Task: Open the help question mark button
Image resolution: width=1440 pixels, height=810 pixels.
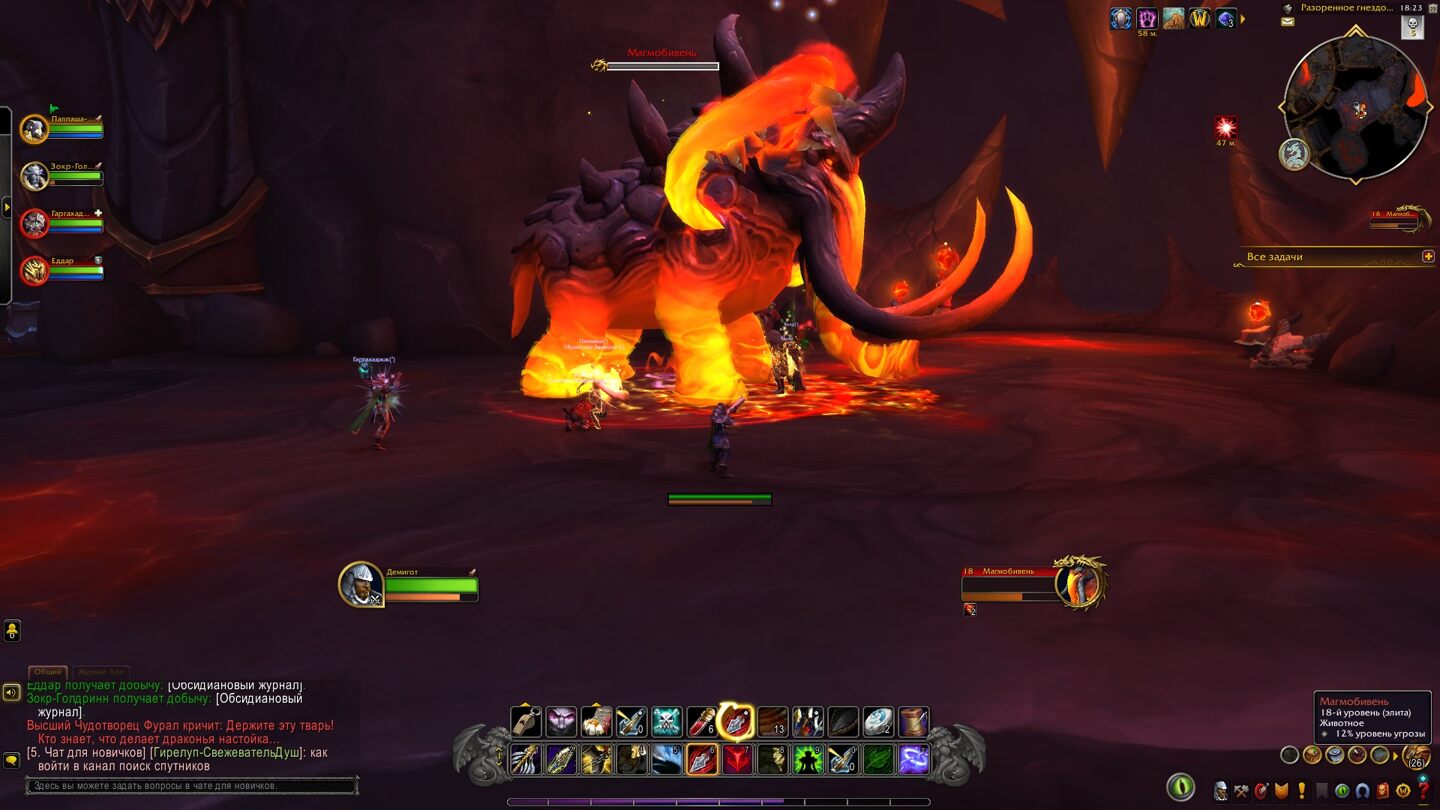Action: coord(1423,790)
